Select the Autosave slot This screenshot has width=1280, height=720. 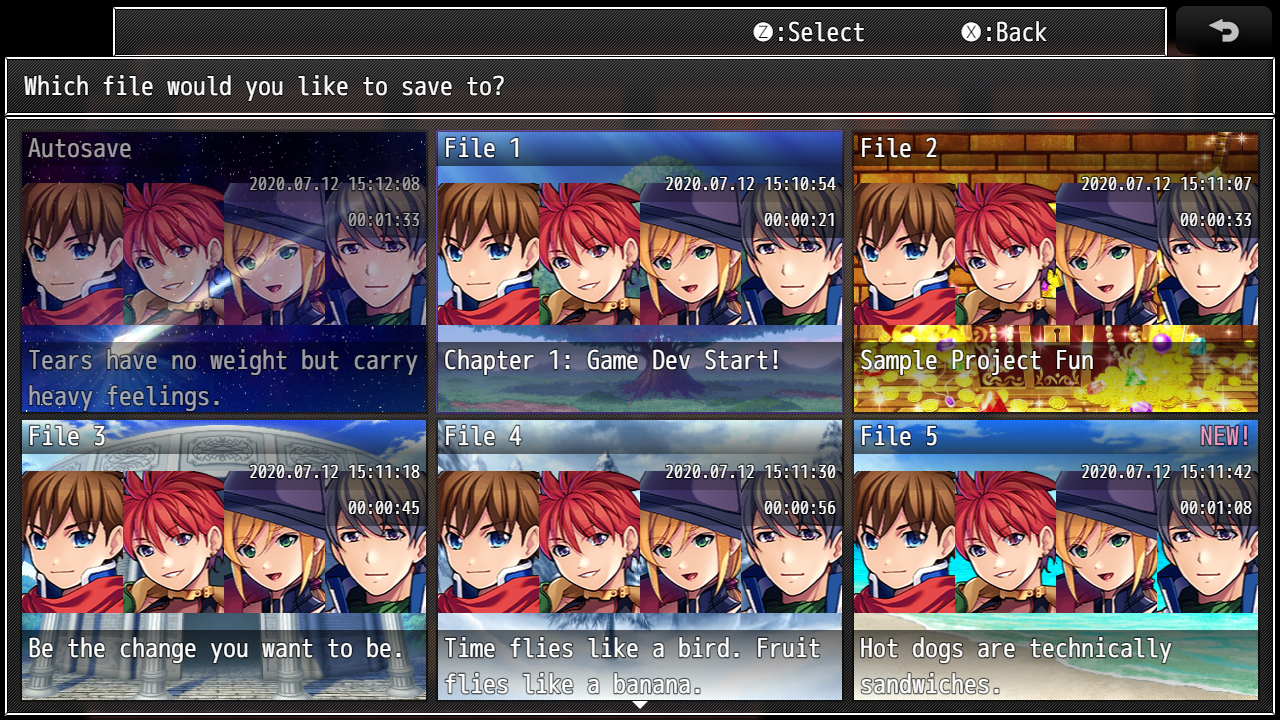coord(224,272)
